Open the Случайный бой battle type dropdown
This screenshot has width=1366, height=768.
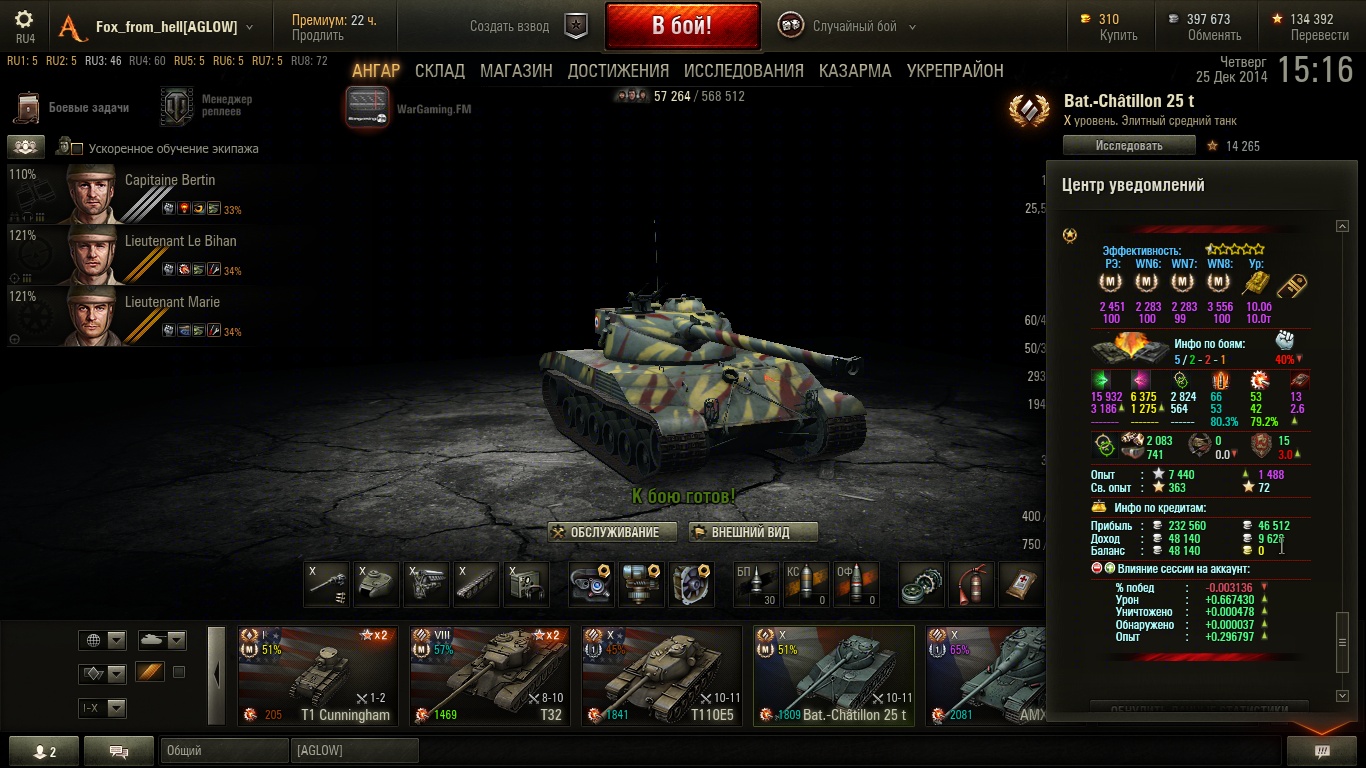852,27
